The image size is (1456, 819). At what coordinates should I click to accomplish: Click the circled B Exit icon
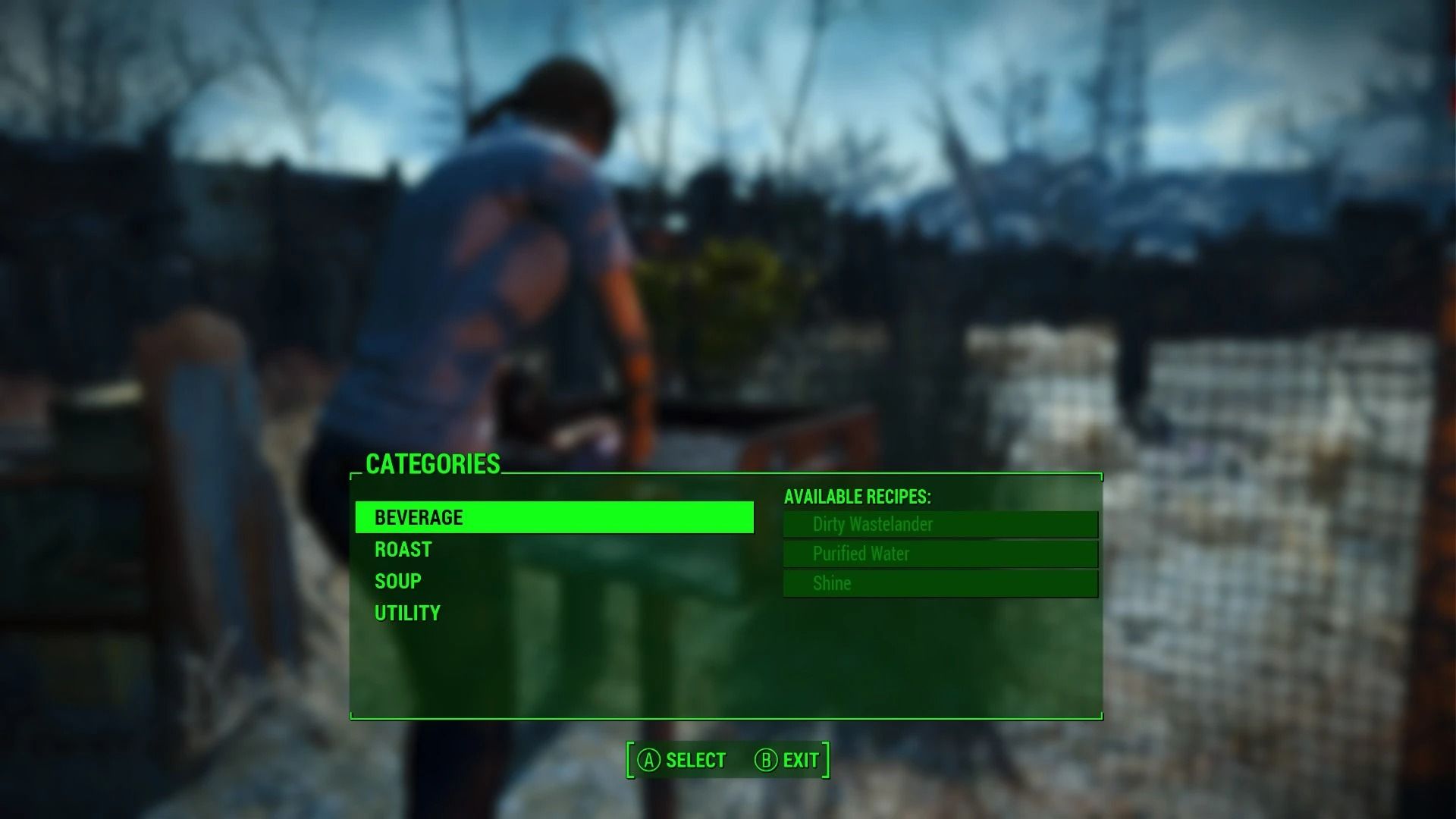pyautogui.click(x=766, y=759)
